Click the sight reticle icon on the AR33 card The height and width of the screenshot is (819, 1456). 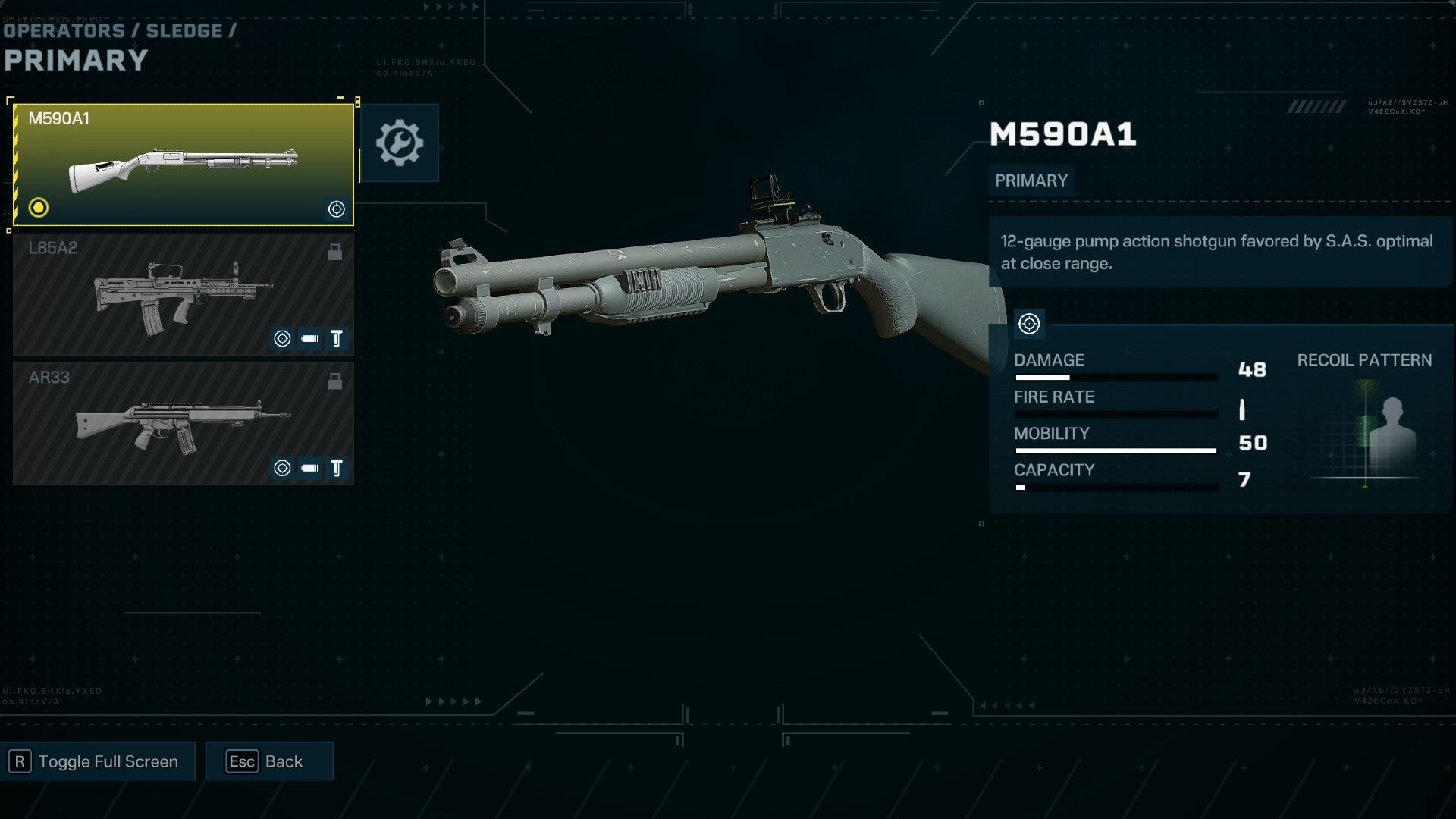click(283, 468)
